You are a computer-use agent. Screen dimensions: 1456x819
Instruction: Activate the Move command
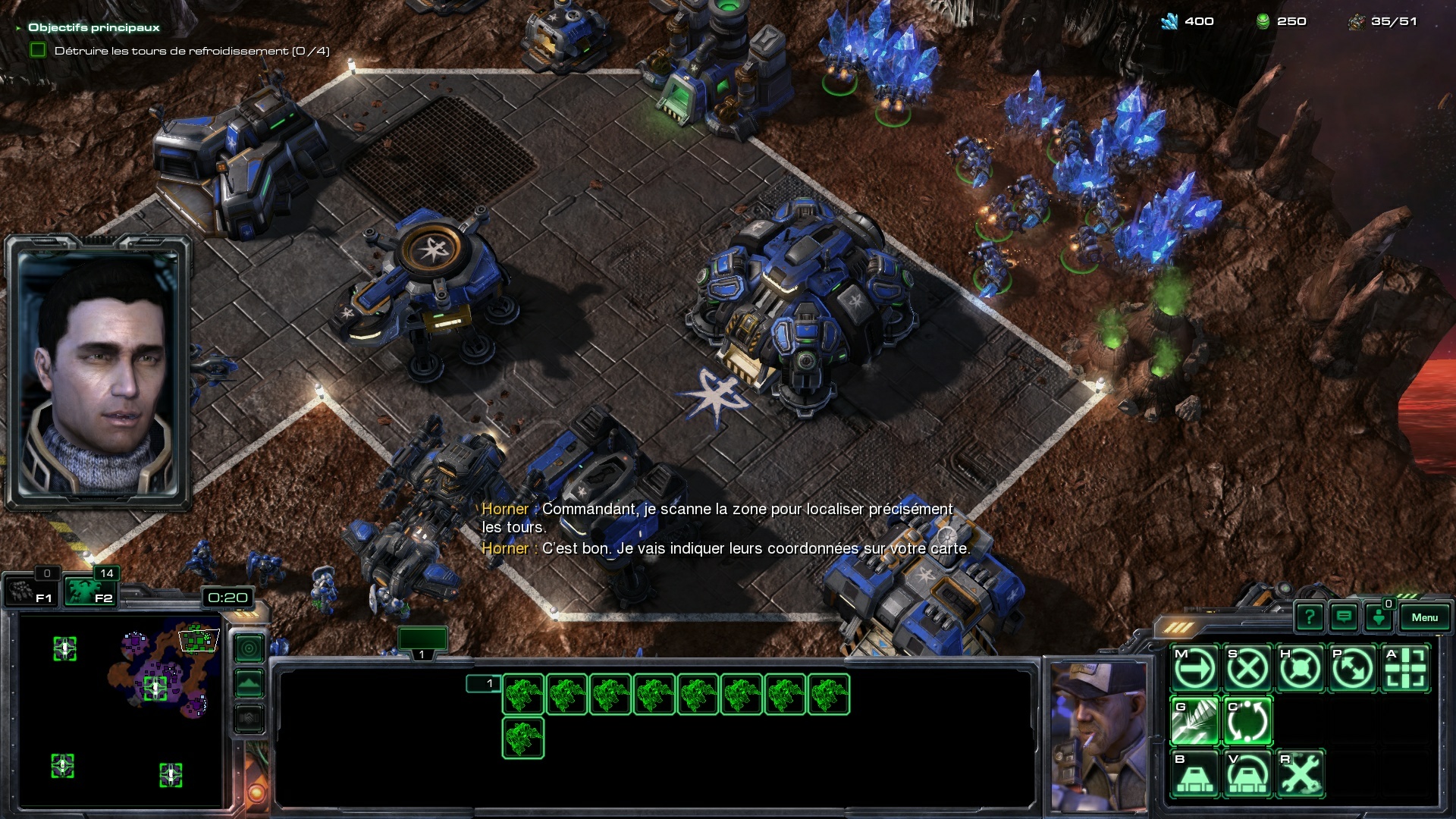click(1195, 669)
